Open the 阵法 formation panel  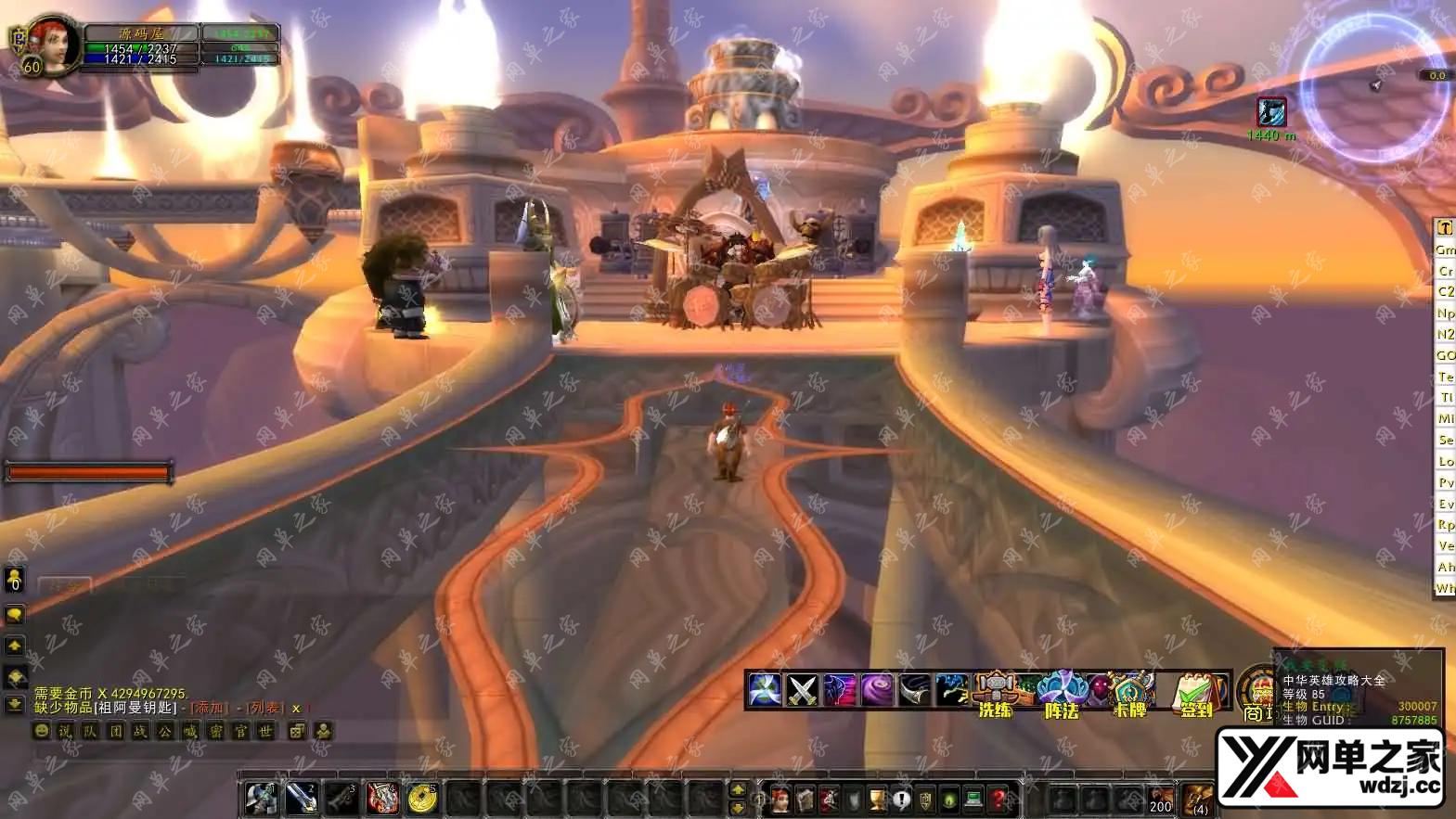(1061, 694)
